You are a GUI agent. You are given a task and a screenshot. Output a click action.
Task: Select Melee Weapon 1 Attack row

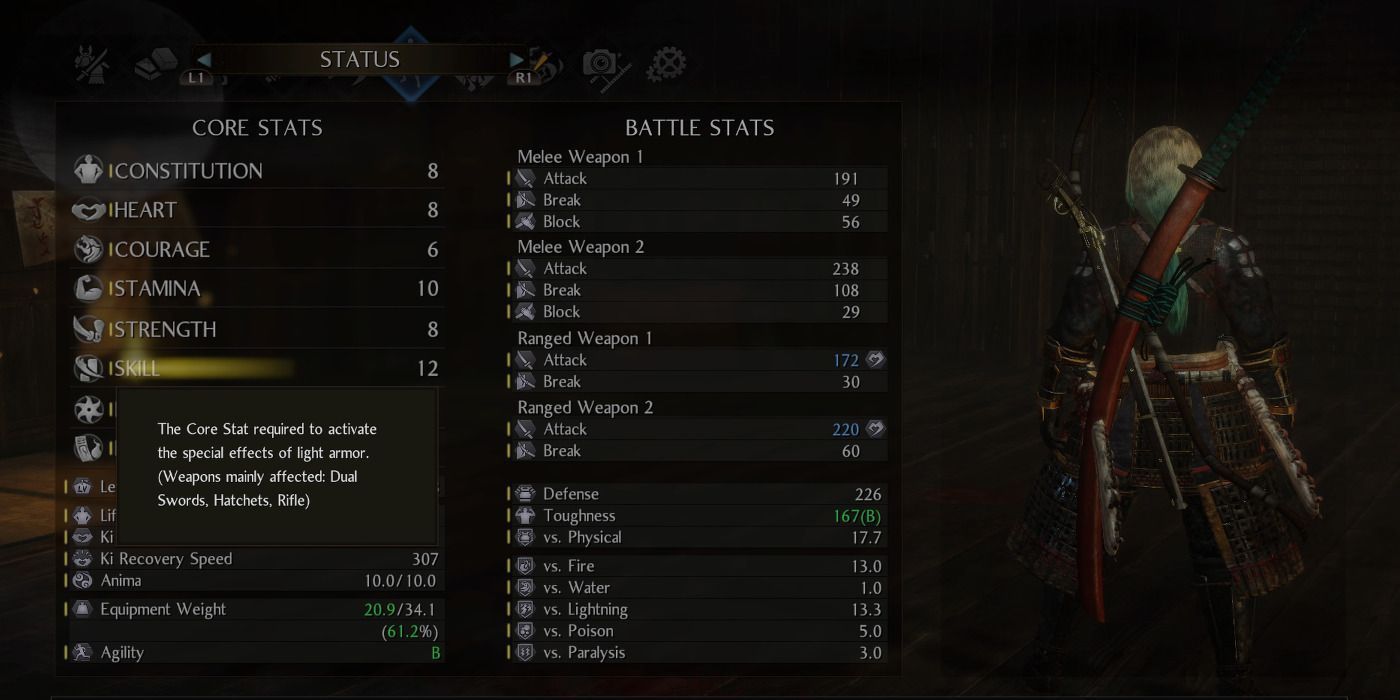[x=698, y=178]
